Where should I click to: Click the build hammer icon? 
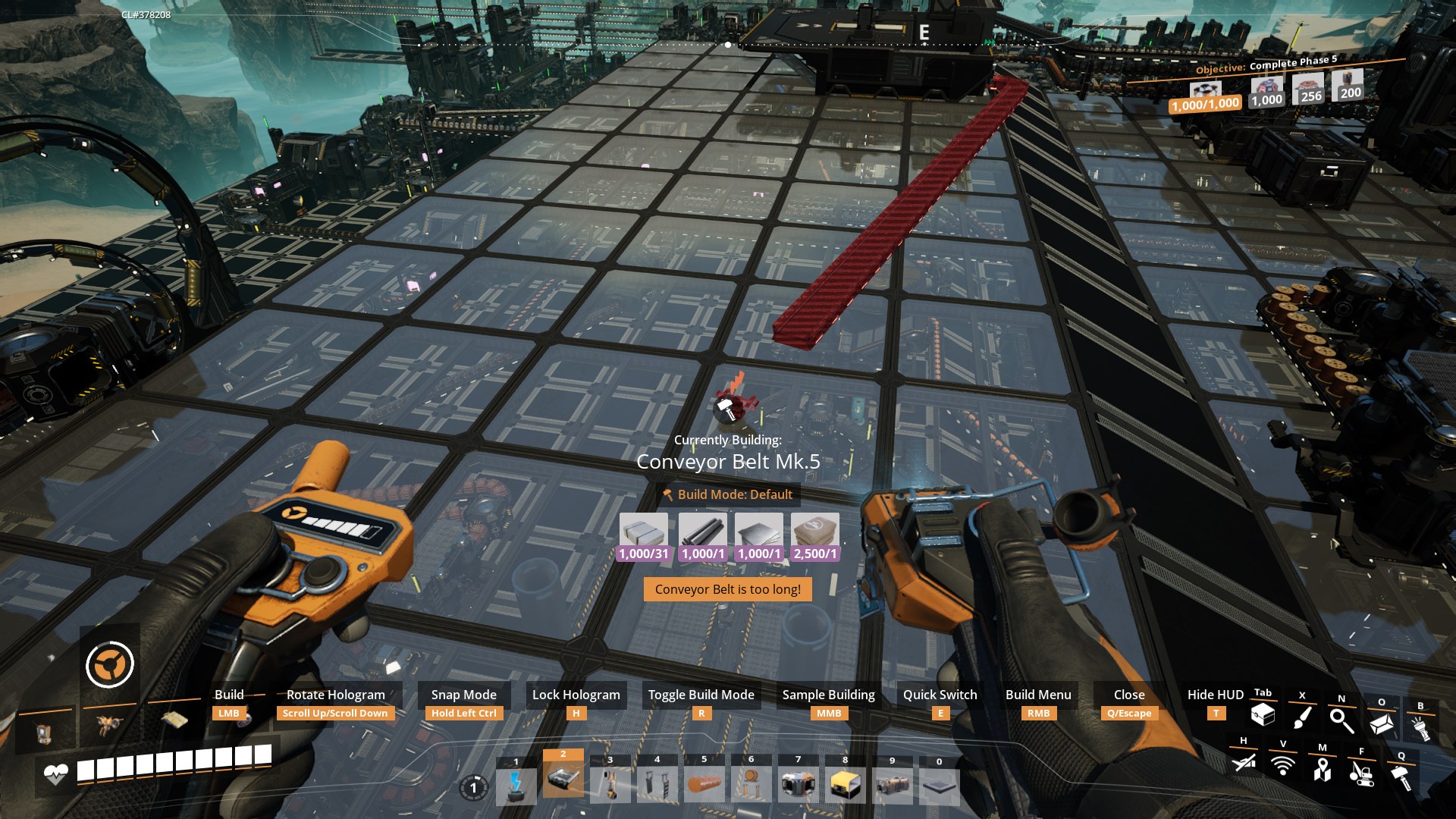(x=1401, y=777)
